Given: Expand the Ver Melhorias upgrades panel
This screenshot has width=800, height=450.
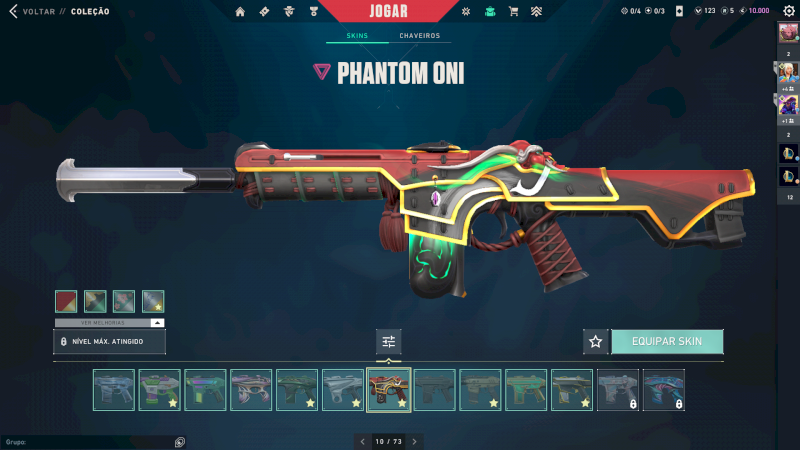Looking at the screenshot, I should 157,323.
